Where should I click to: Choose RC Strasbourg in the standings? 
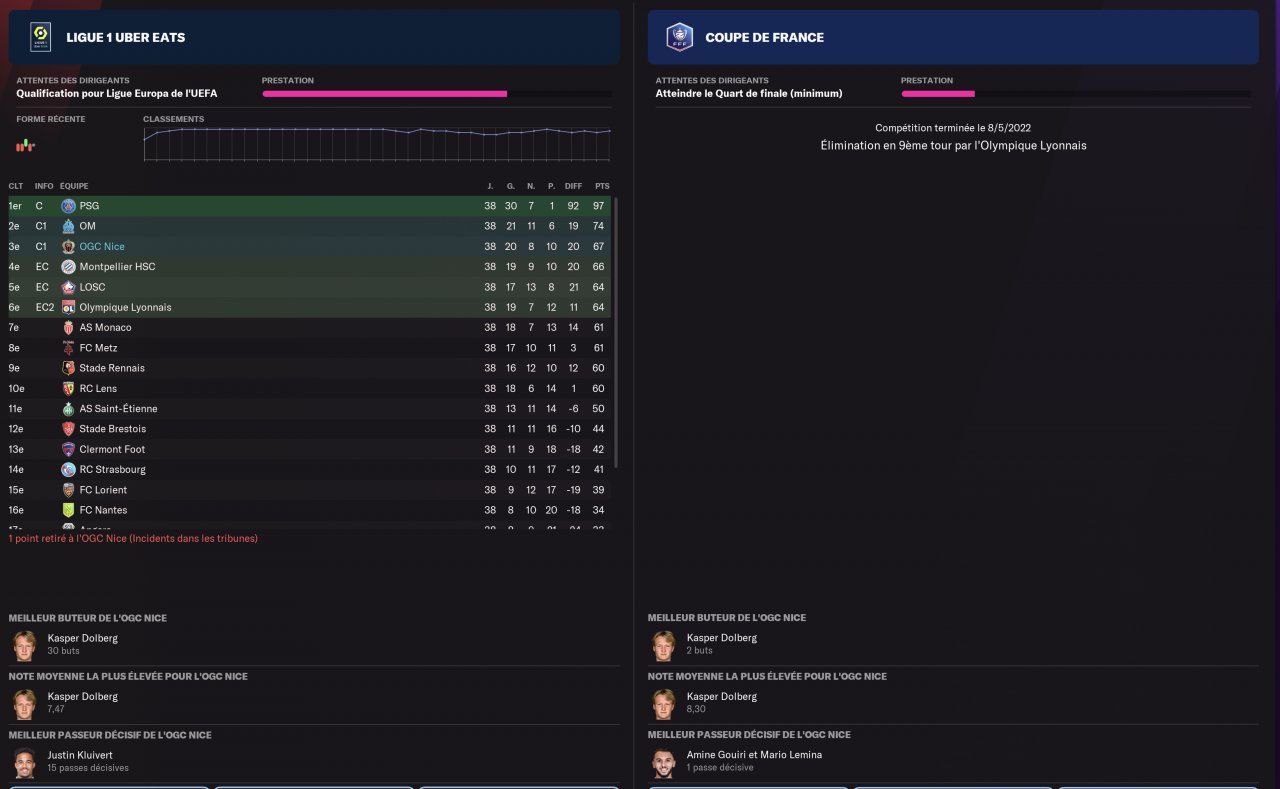click(112, 470)
